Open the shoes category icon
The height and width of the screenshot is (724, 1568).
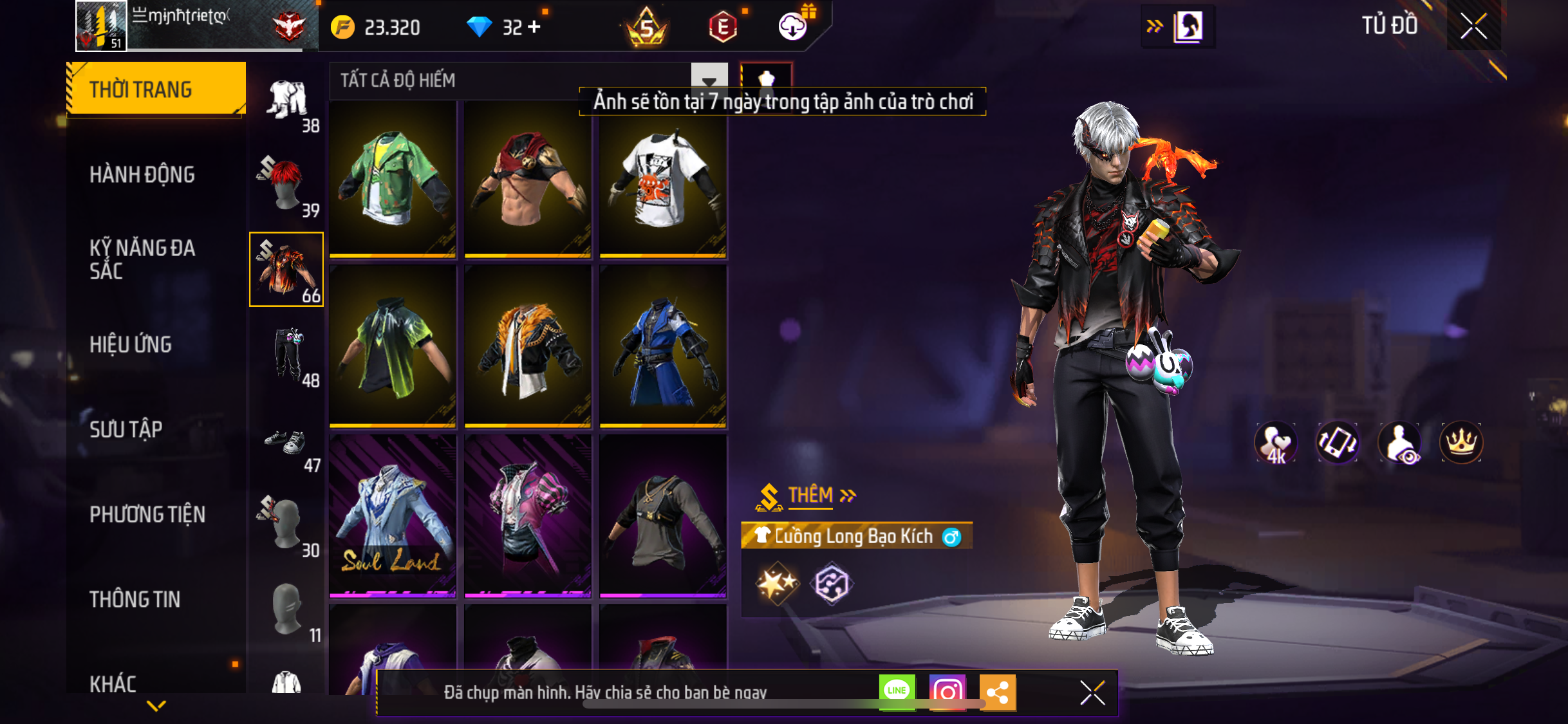[x=287, y=443]
